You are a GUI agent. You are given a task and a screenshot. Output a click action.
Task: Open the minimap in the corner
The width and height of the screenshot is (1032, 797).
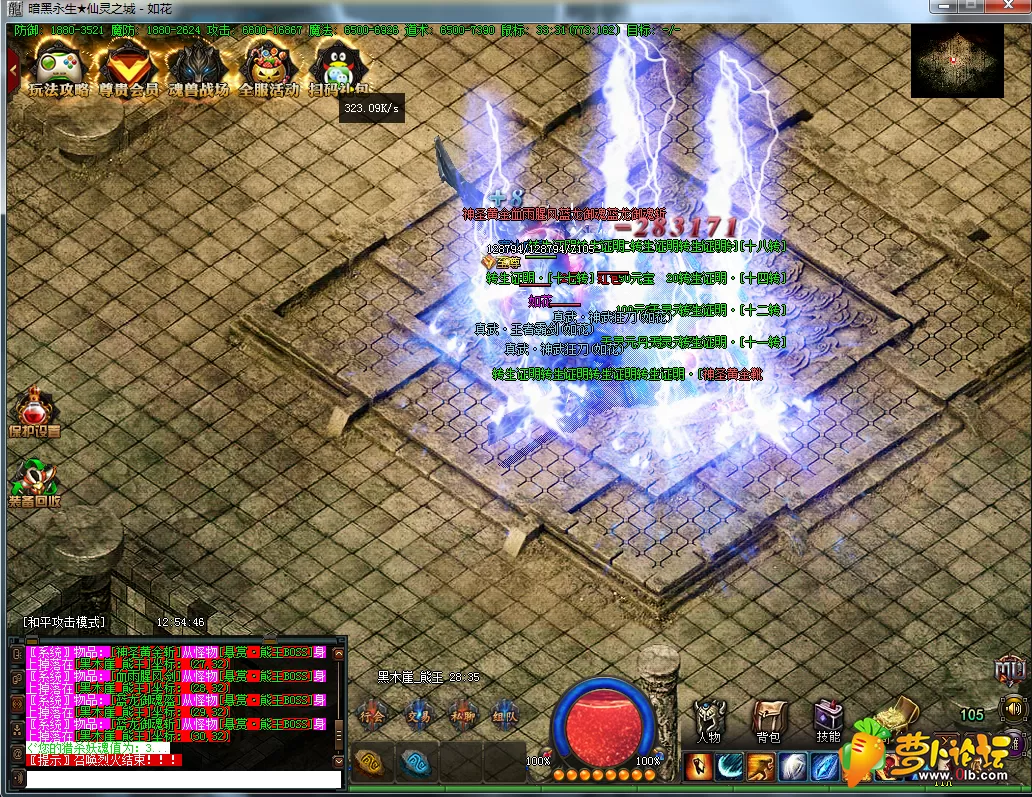point(957,61)
